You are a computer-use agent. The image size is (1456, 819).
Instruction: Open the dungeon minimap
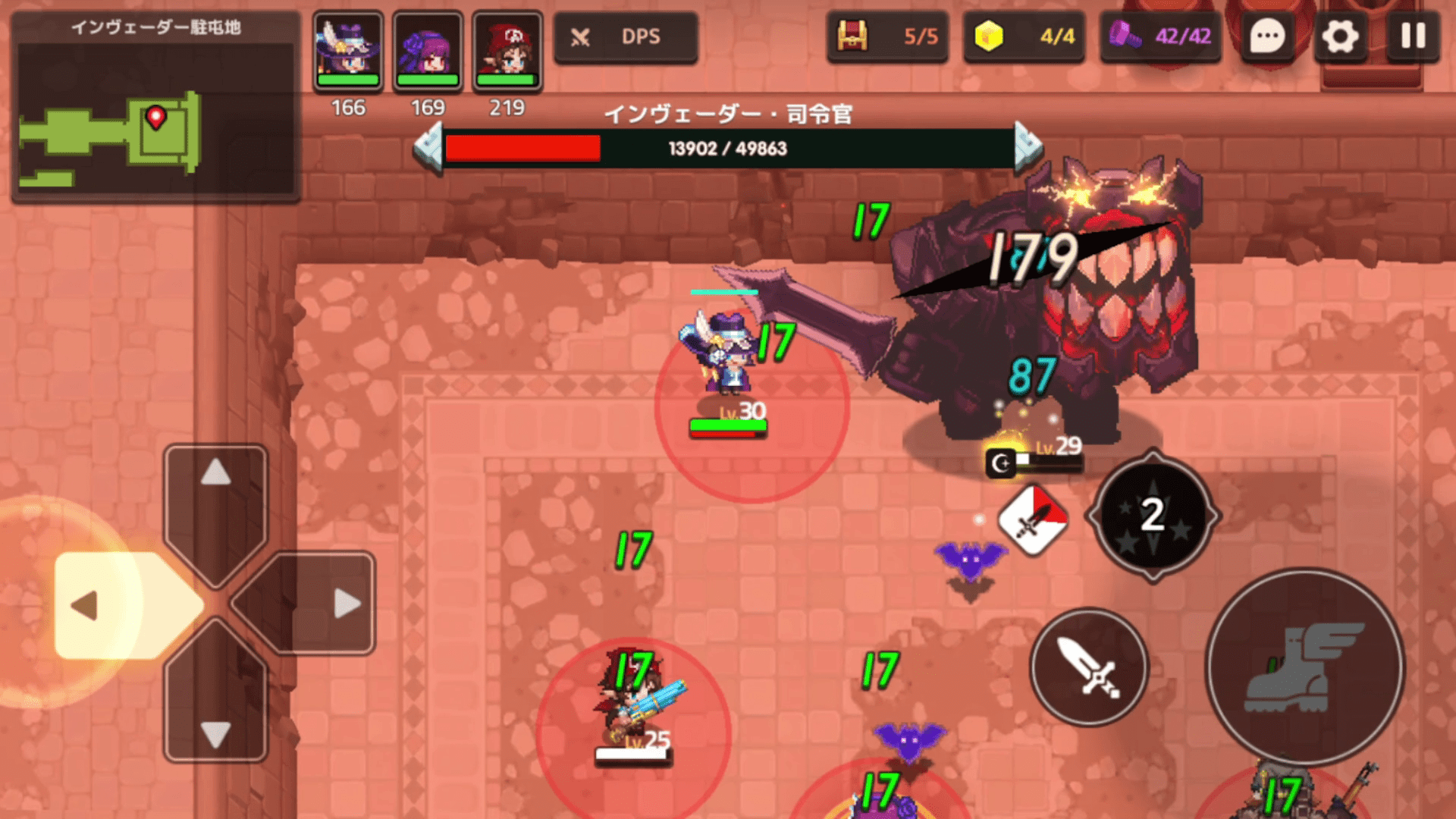click(155, 121)
